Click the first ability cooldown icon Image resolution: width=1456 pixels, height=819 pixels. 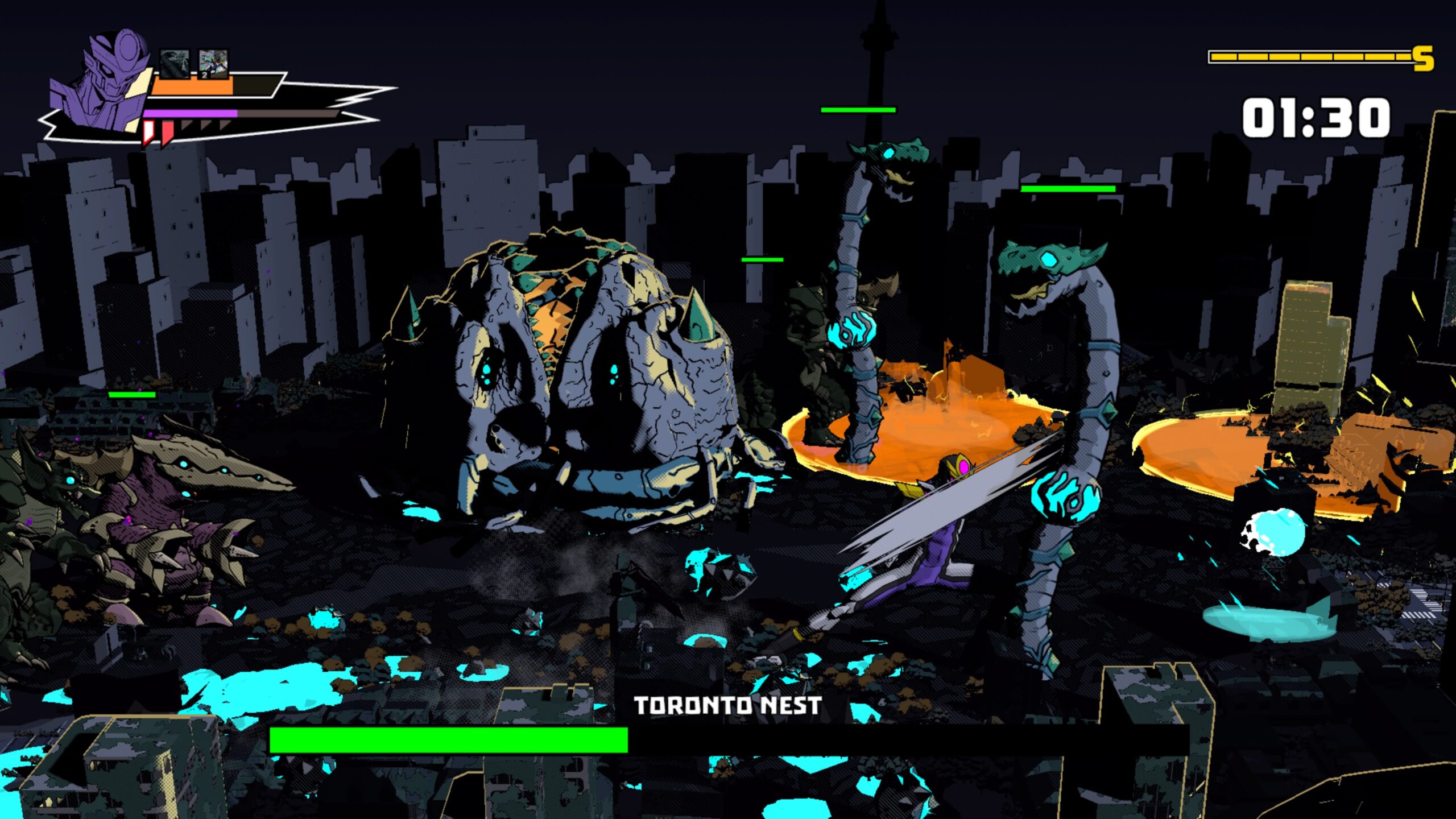175,64
